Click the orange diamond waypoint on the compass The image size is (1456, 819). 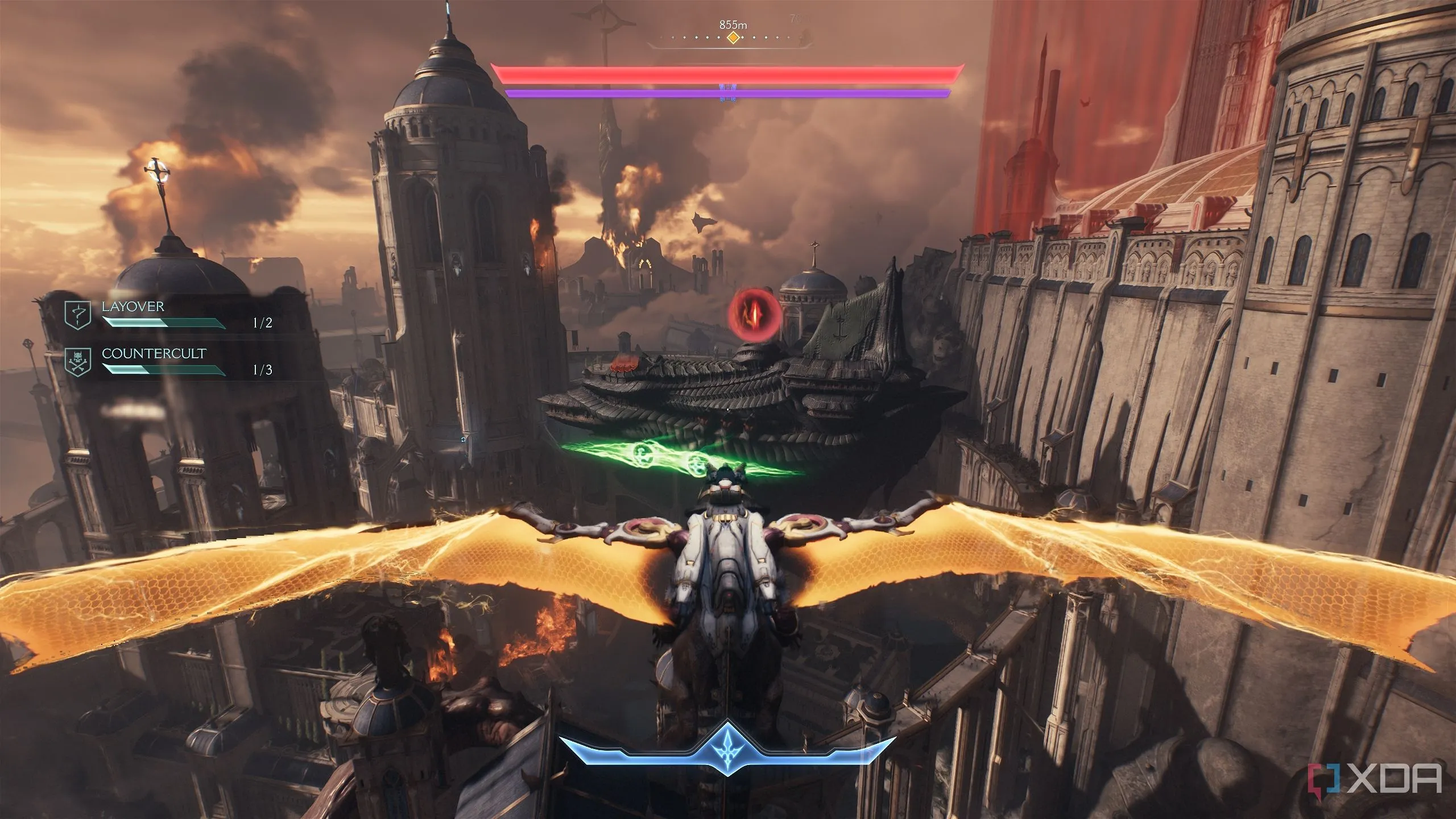(x=734, y=38)
